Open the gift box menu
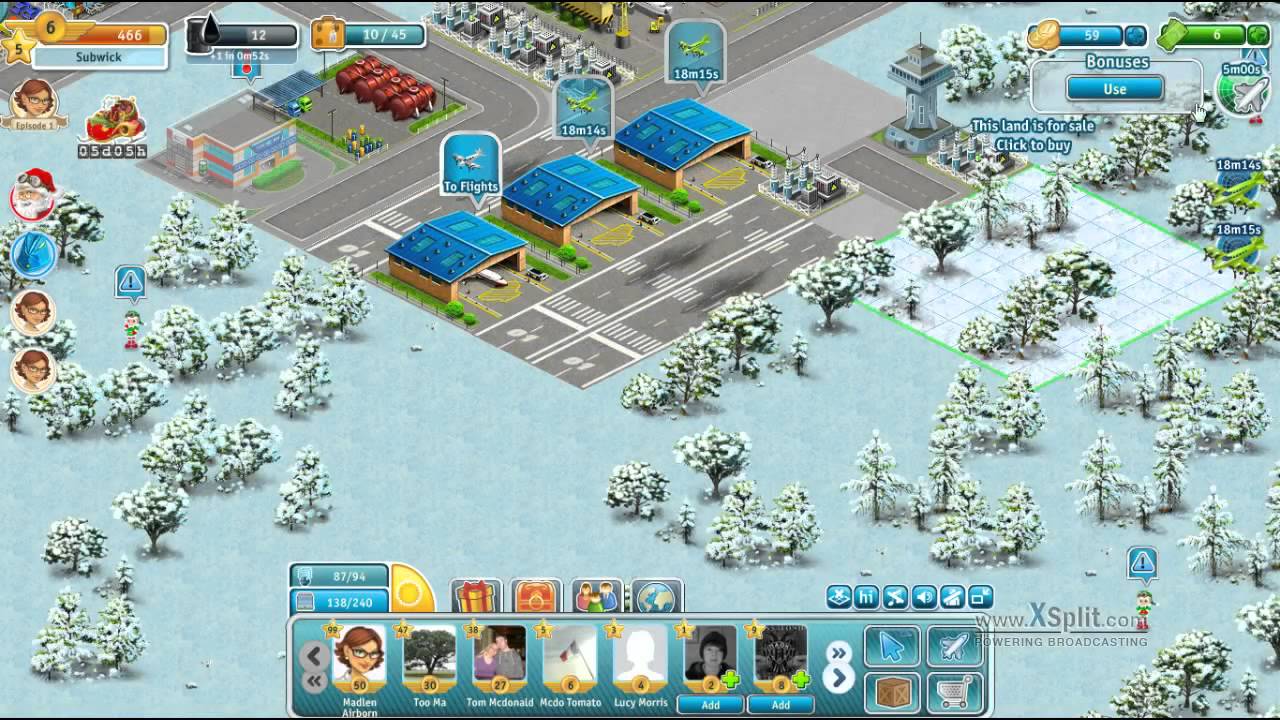 coord(476,598)
